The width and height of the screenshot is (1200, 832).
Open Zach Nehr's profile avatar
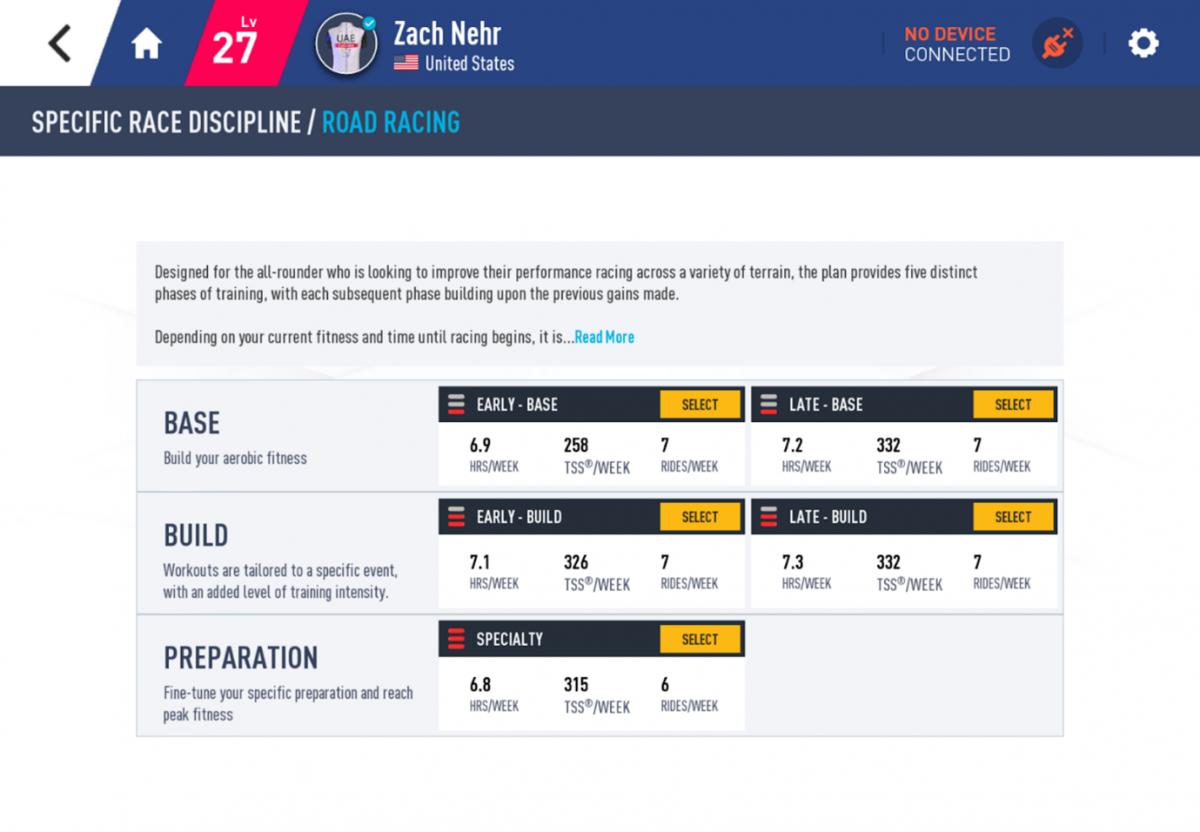pos(346,44)
